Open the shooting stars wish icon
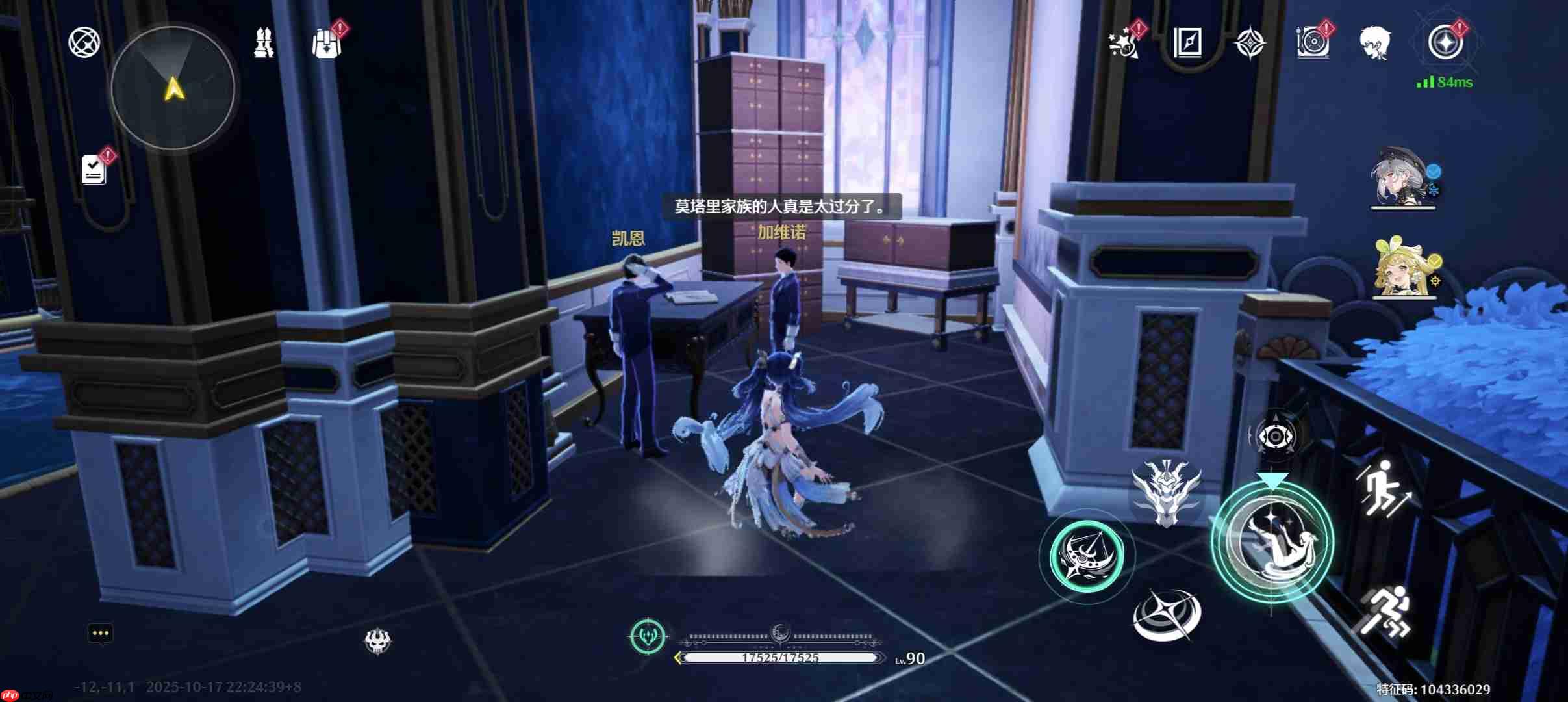Screen dimensions: 1568x702 (1124, 43)
